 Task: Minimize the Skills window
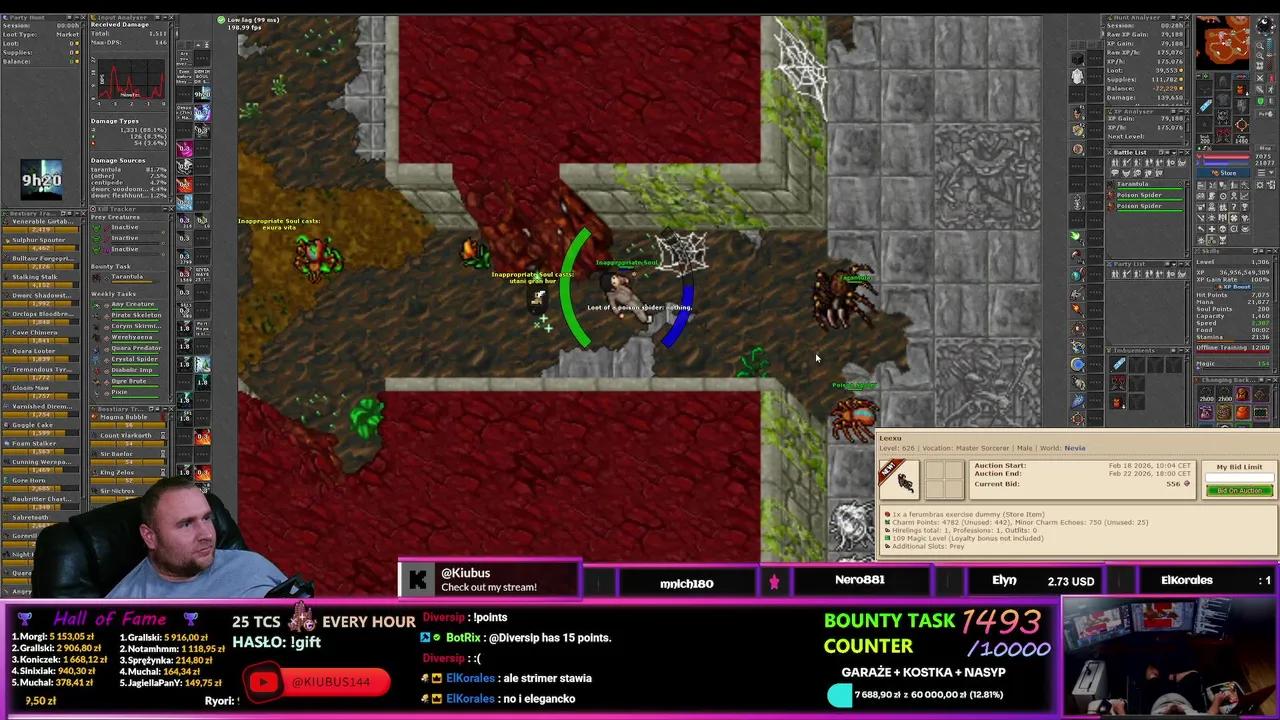coord(1268,251)
